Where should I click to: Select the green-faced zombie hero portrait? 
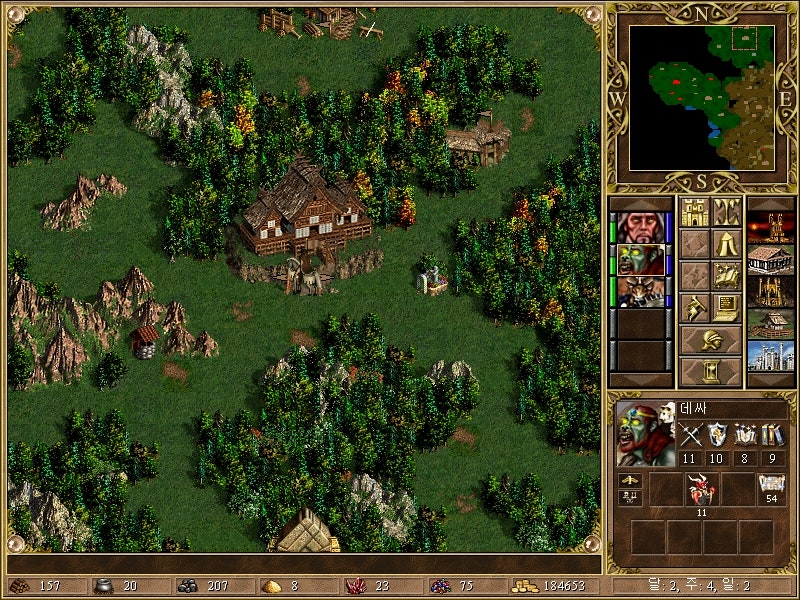[x=639, y=259]
